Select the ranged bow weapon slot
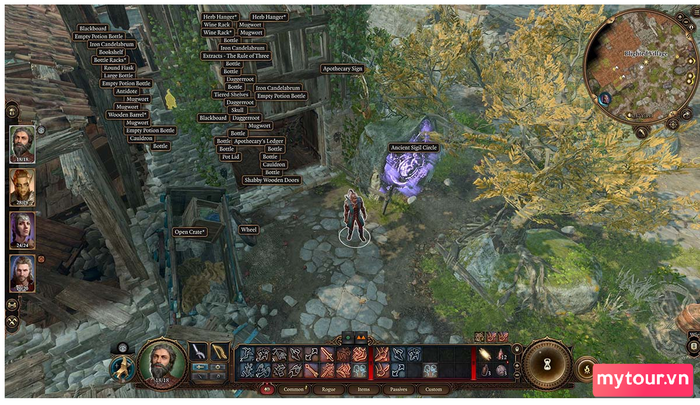 tap(220, 351)
